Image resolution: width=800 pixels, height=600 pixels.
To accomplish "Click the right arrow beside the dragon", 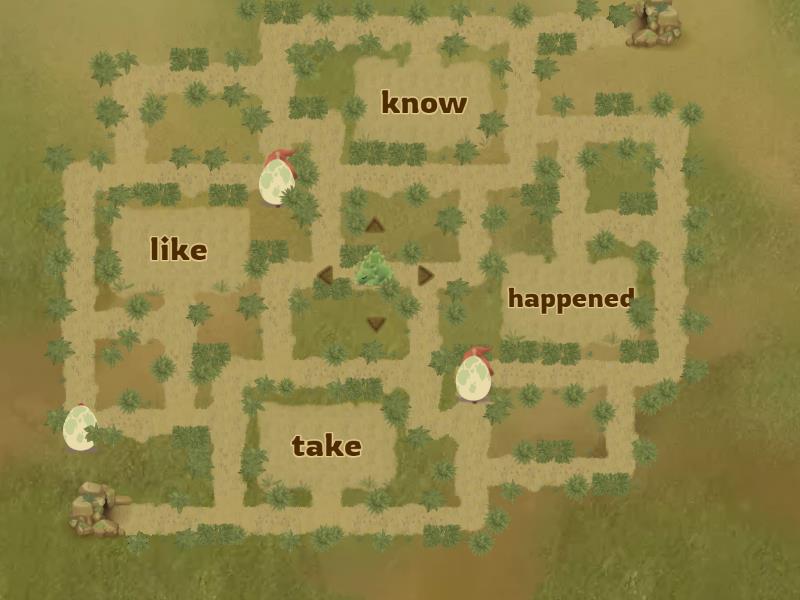I will pyautogui.click(x=426, y=274).
